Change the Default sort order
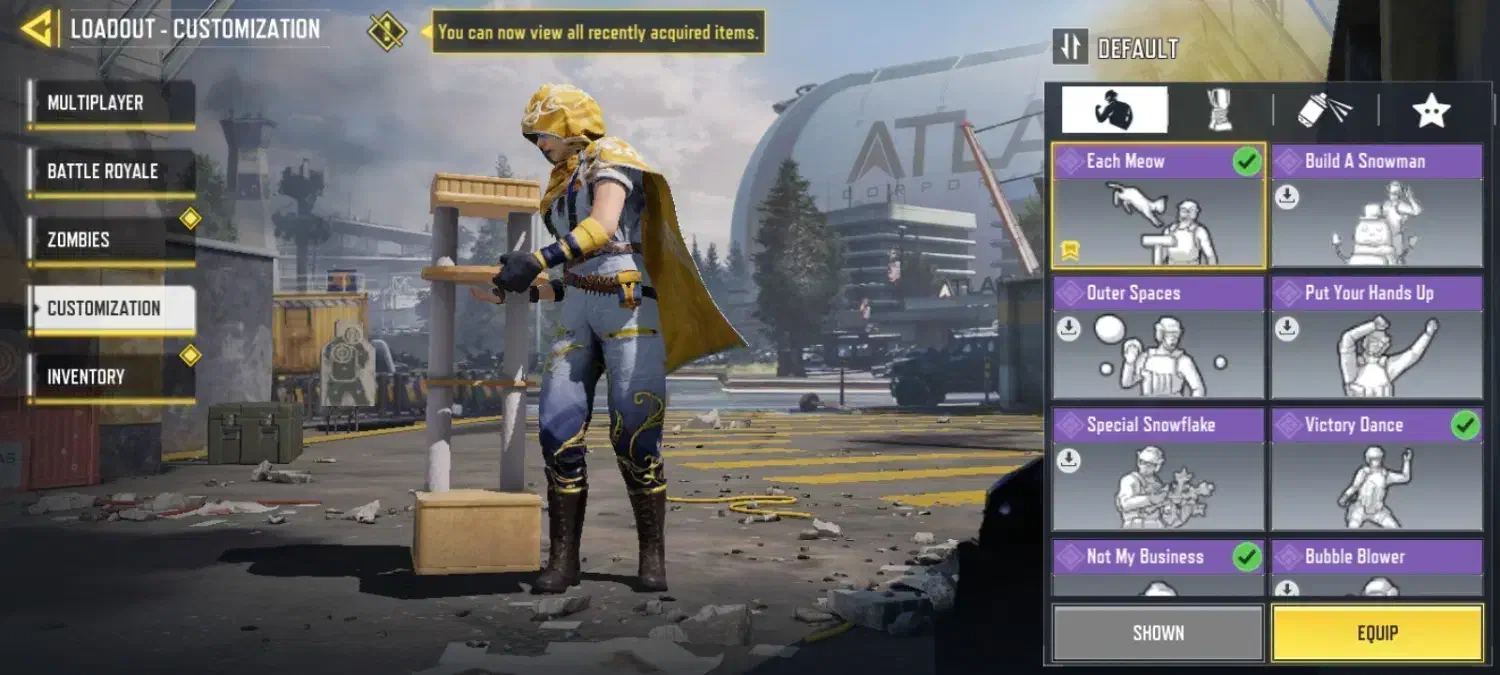The width and height of the screenshot is (1500, 675). point(1071,47)
